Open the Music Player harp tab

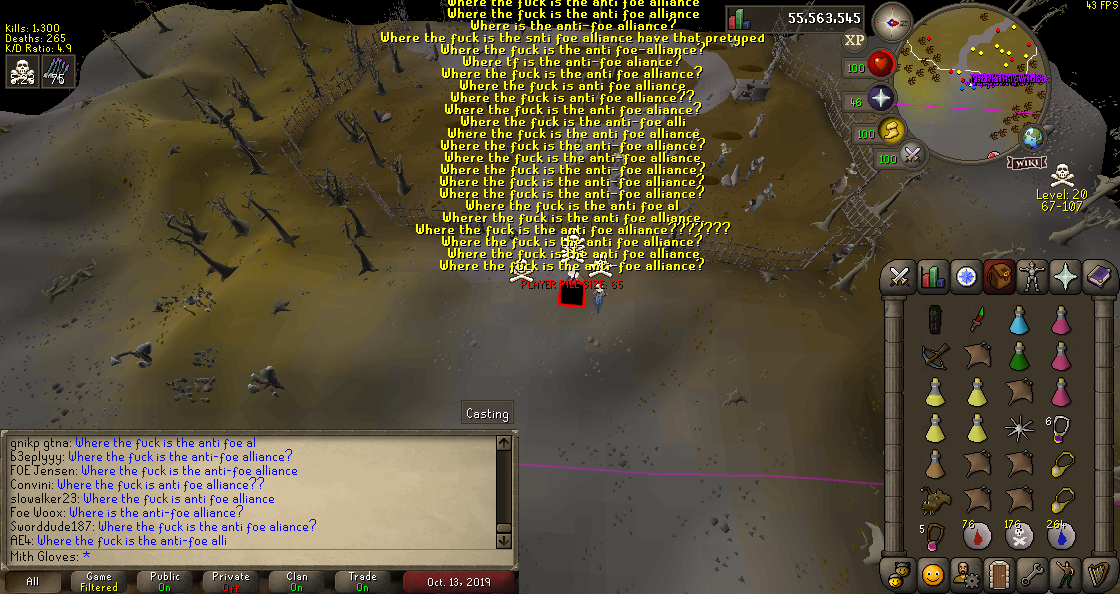pos(1097,575)
